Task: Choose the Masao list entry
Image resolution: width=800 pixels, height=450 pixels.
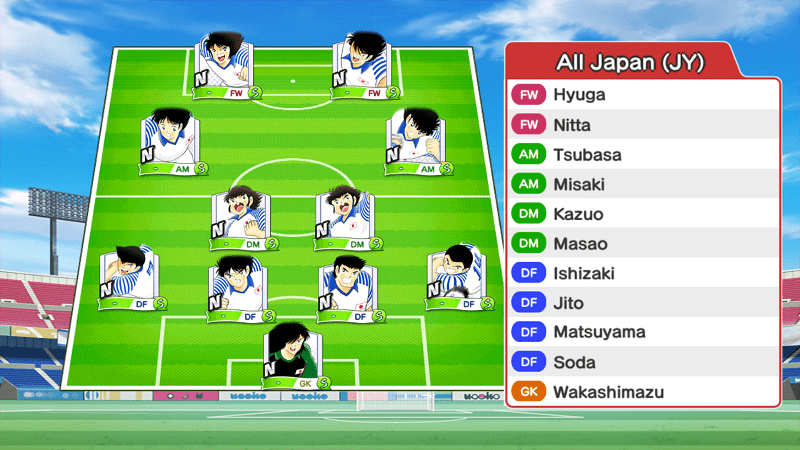Action: coord(642,244)
